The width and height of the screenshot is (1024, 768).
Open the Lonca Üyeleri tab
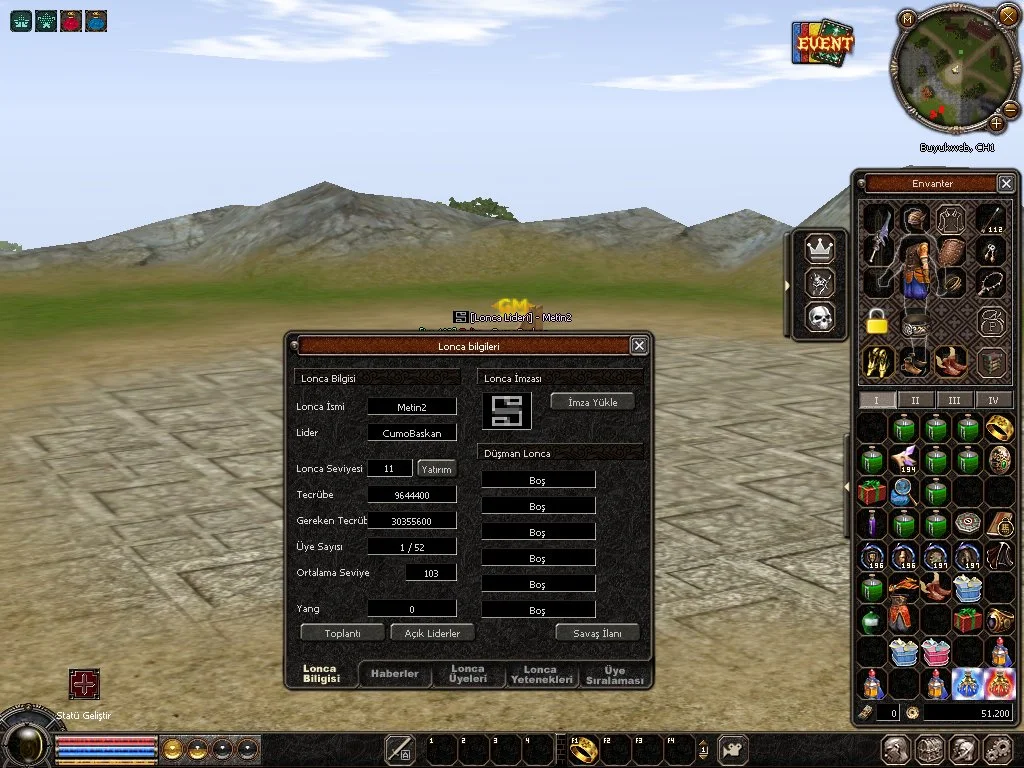point(468,674)
